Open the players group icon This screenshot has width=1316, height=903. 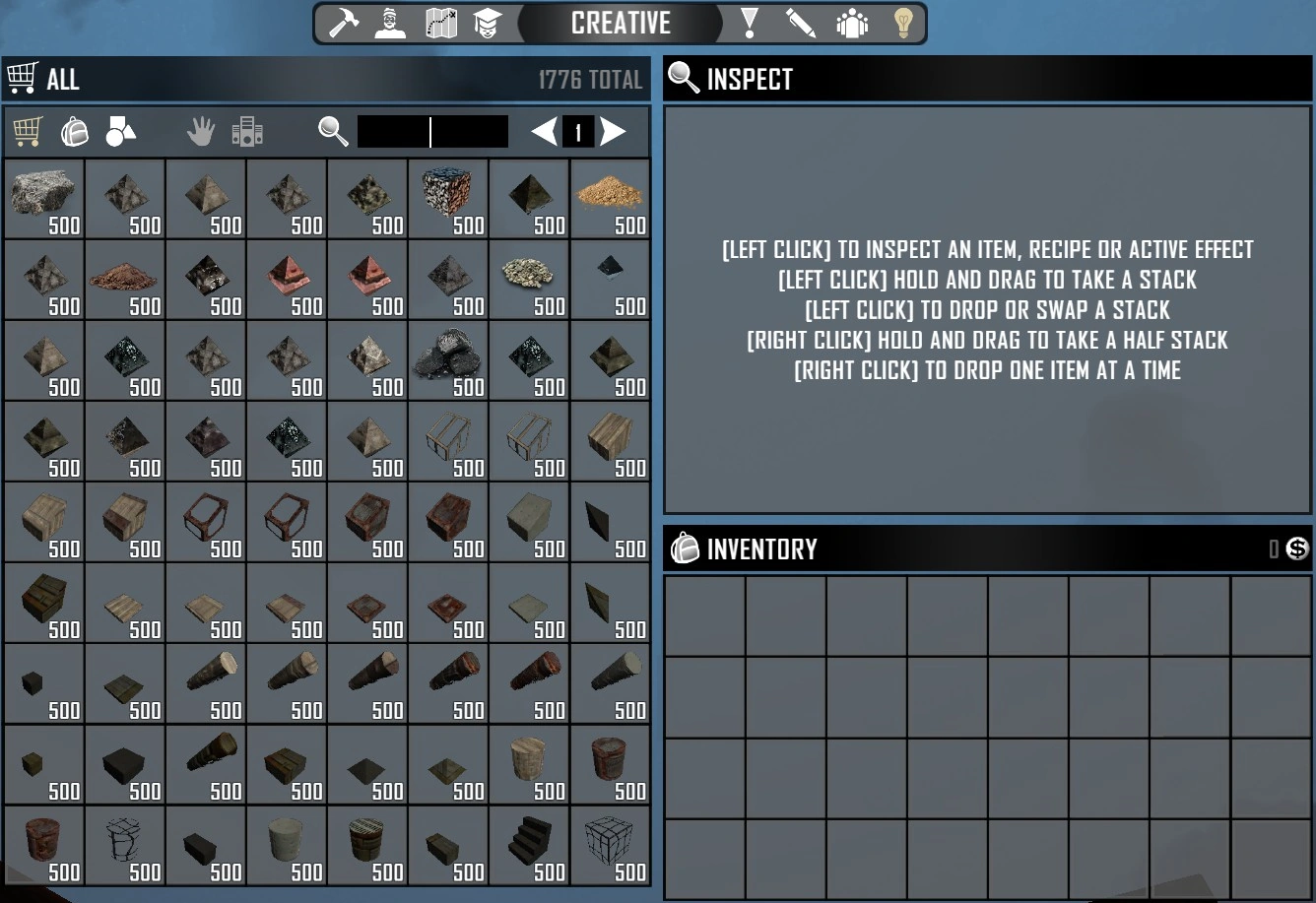pos(851,23)
